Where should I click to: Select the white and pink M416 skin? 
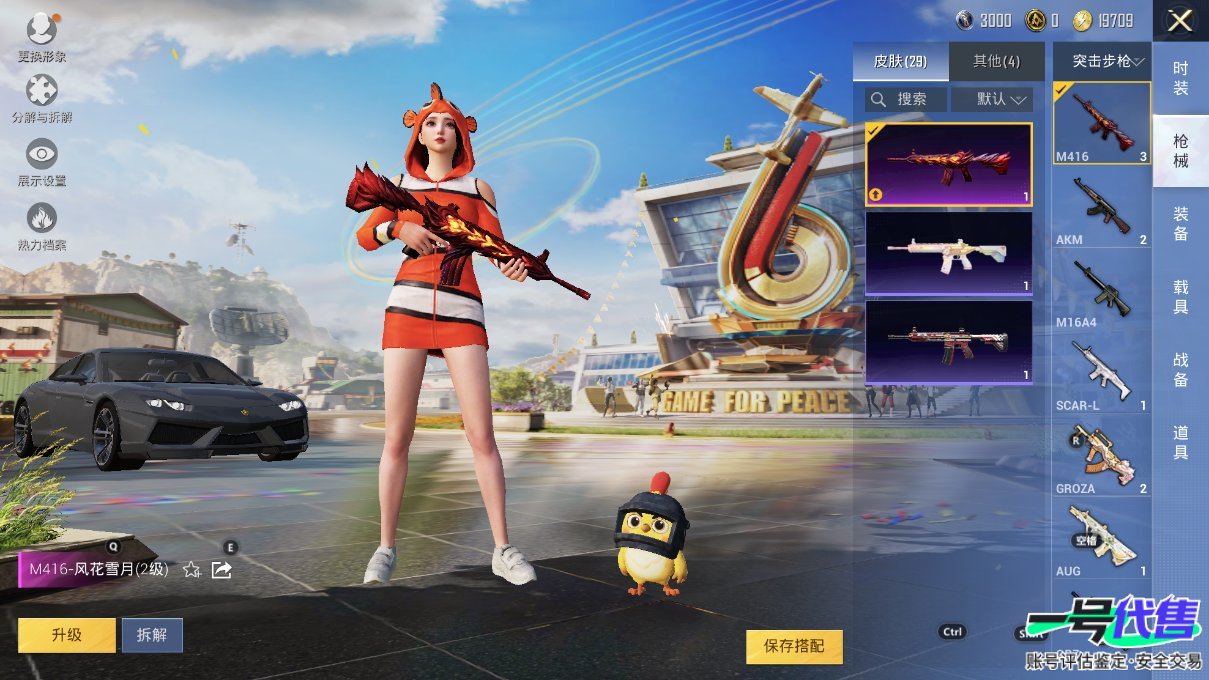click(x=948, y=254)
